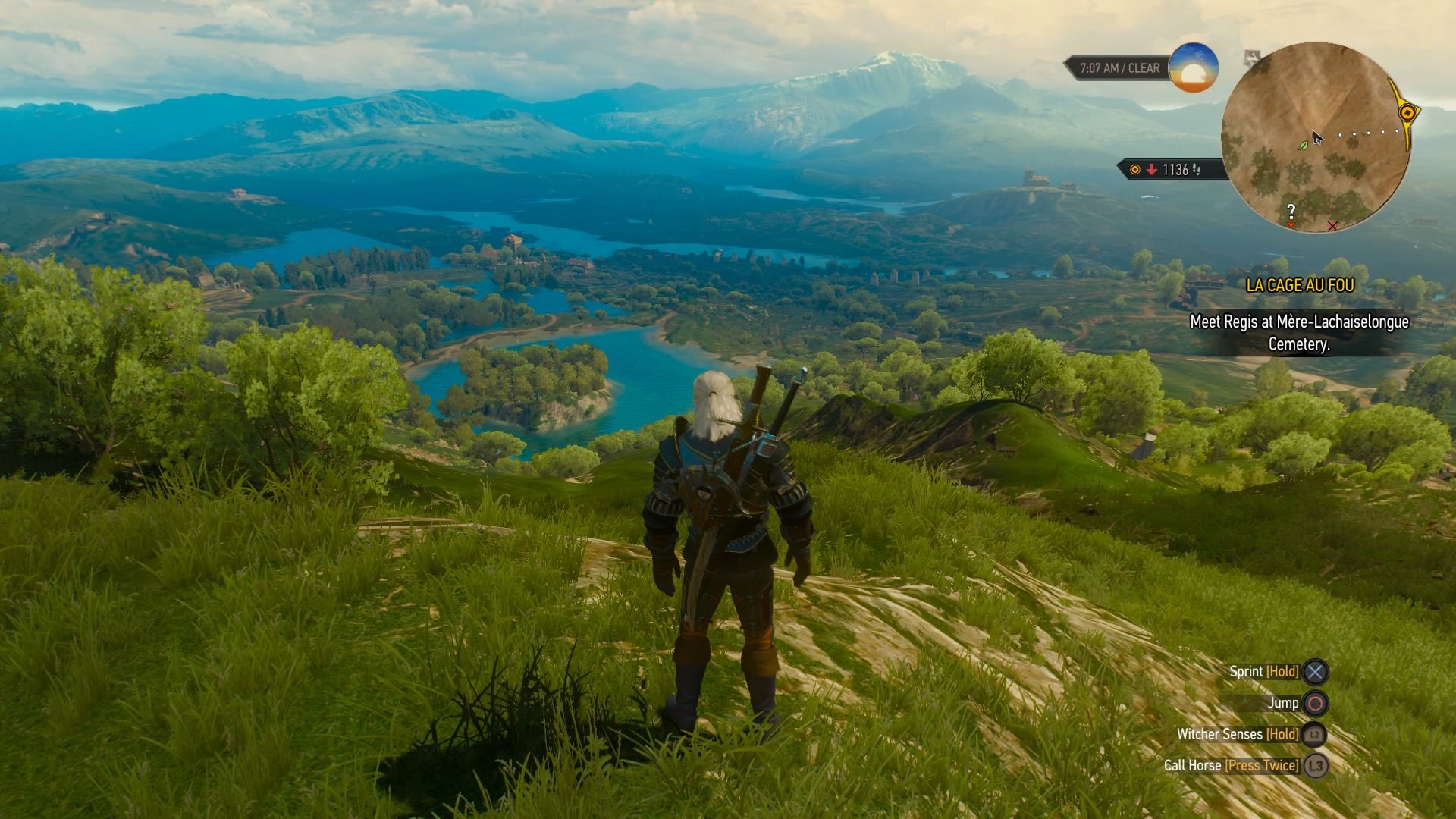Select the question mark marker on minimap

point(1291,212)
